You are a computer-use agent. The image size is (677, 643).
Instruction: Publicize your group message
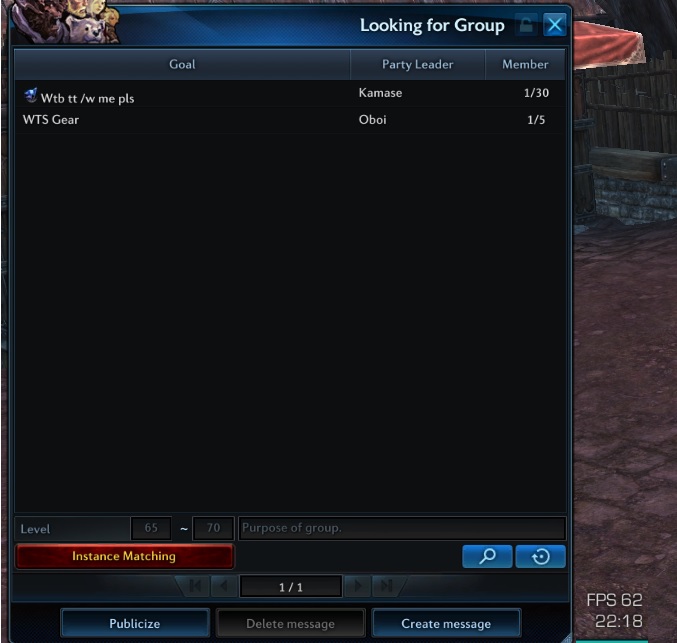pos(135,623)
